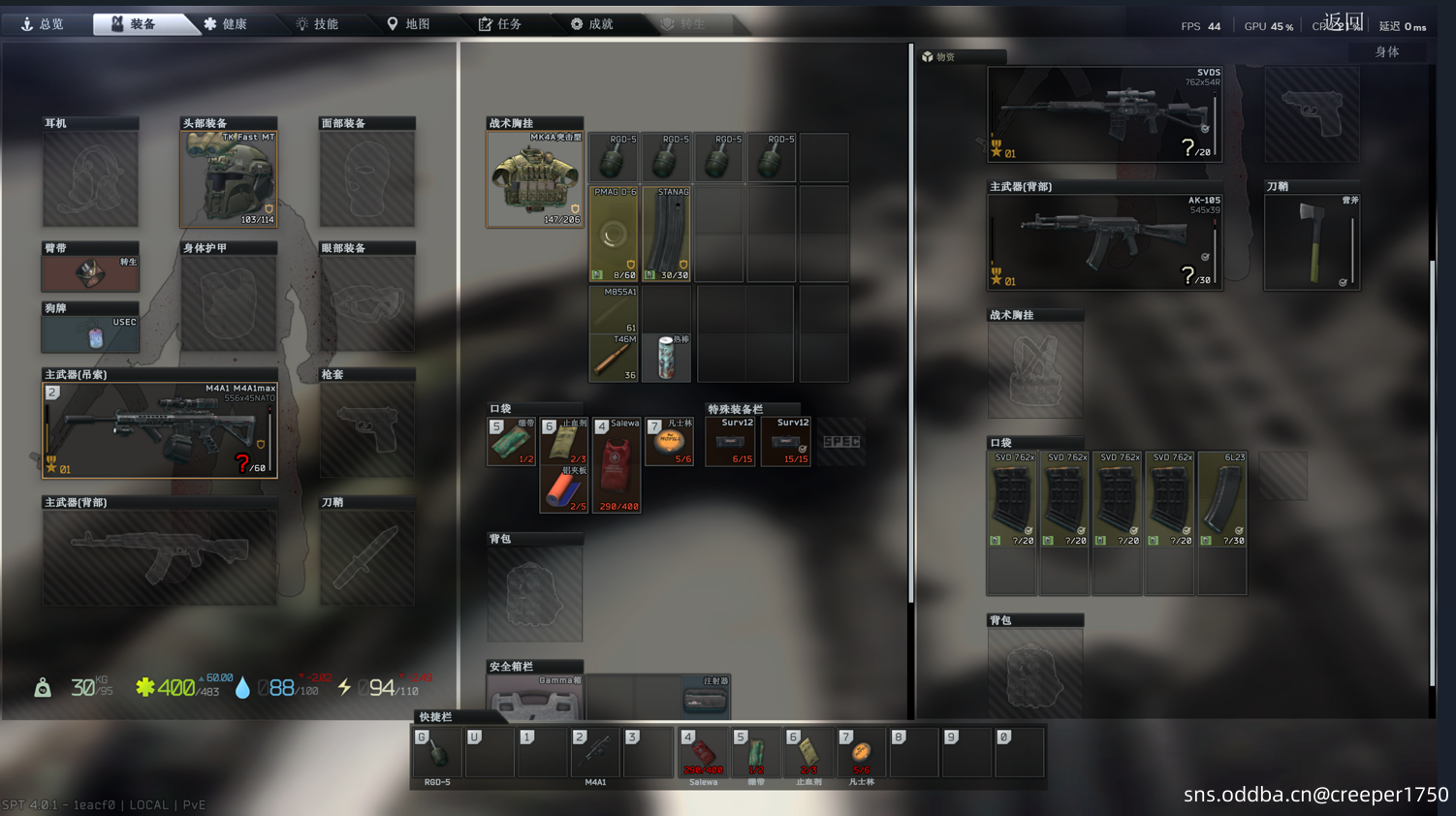1456x816 pixels.
Task: Select the STANAG 30-round magazine
Action: tap(667, 235)
